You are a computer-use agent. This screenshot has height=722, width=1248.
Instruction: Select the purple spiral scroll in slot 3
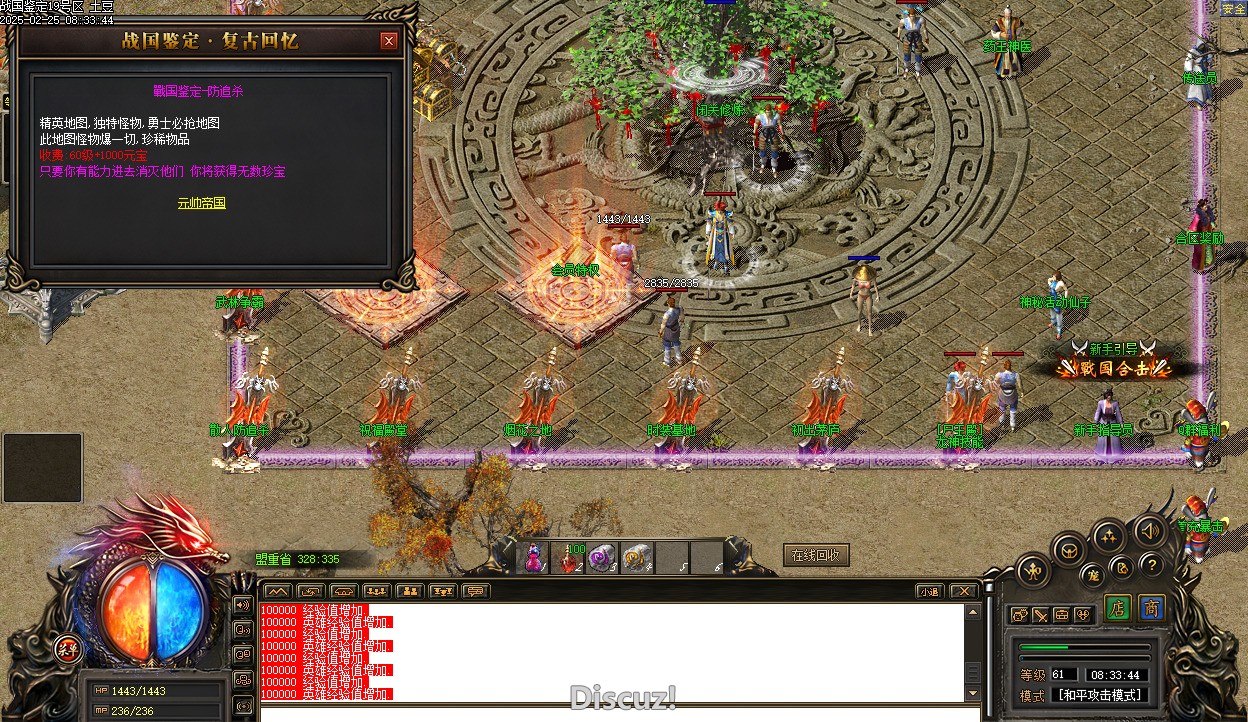click(603, 558)
